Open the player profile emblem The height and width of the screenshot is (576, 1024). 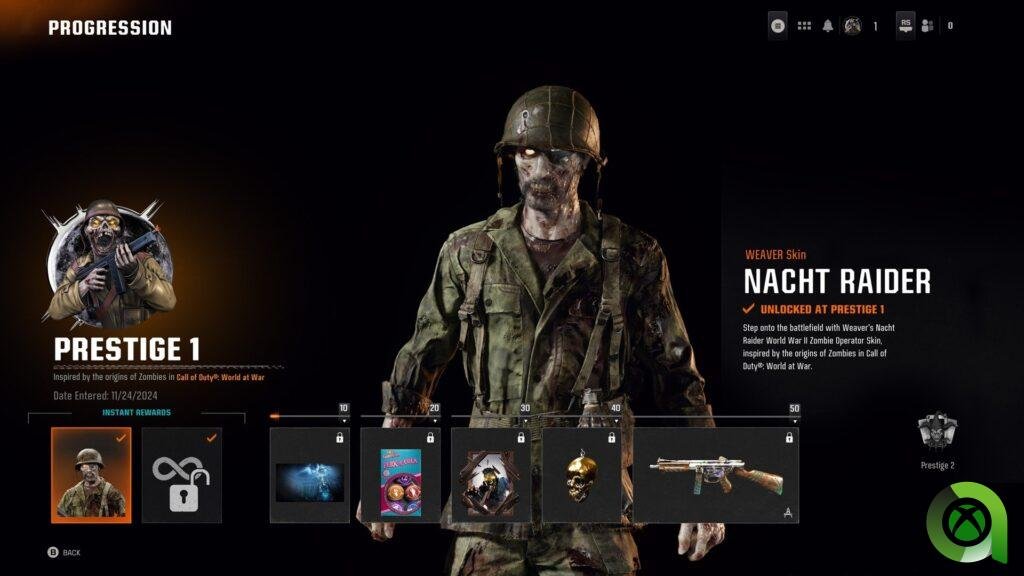coord(852,26)
